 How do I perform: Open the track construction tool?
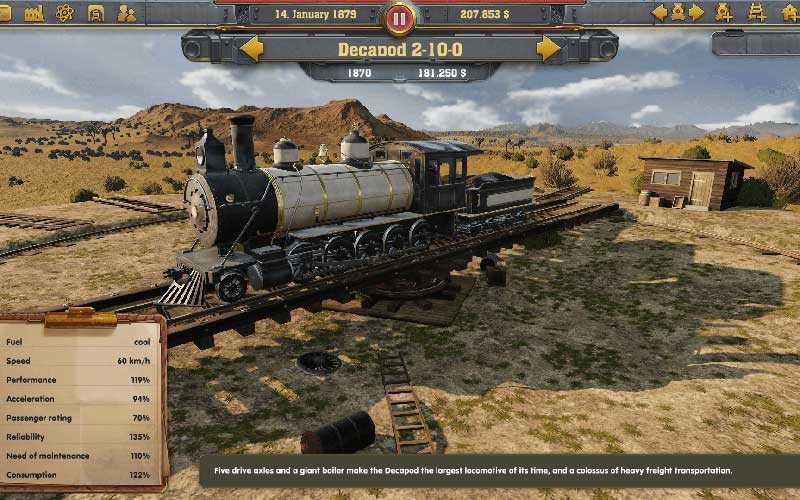coord(757,13)
